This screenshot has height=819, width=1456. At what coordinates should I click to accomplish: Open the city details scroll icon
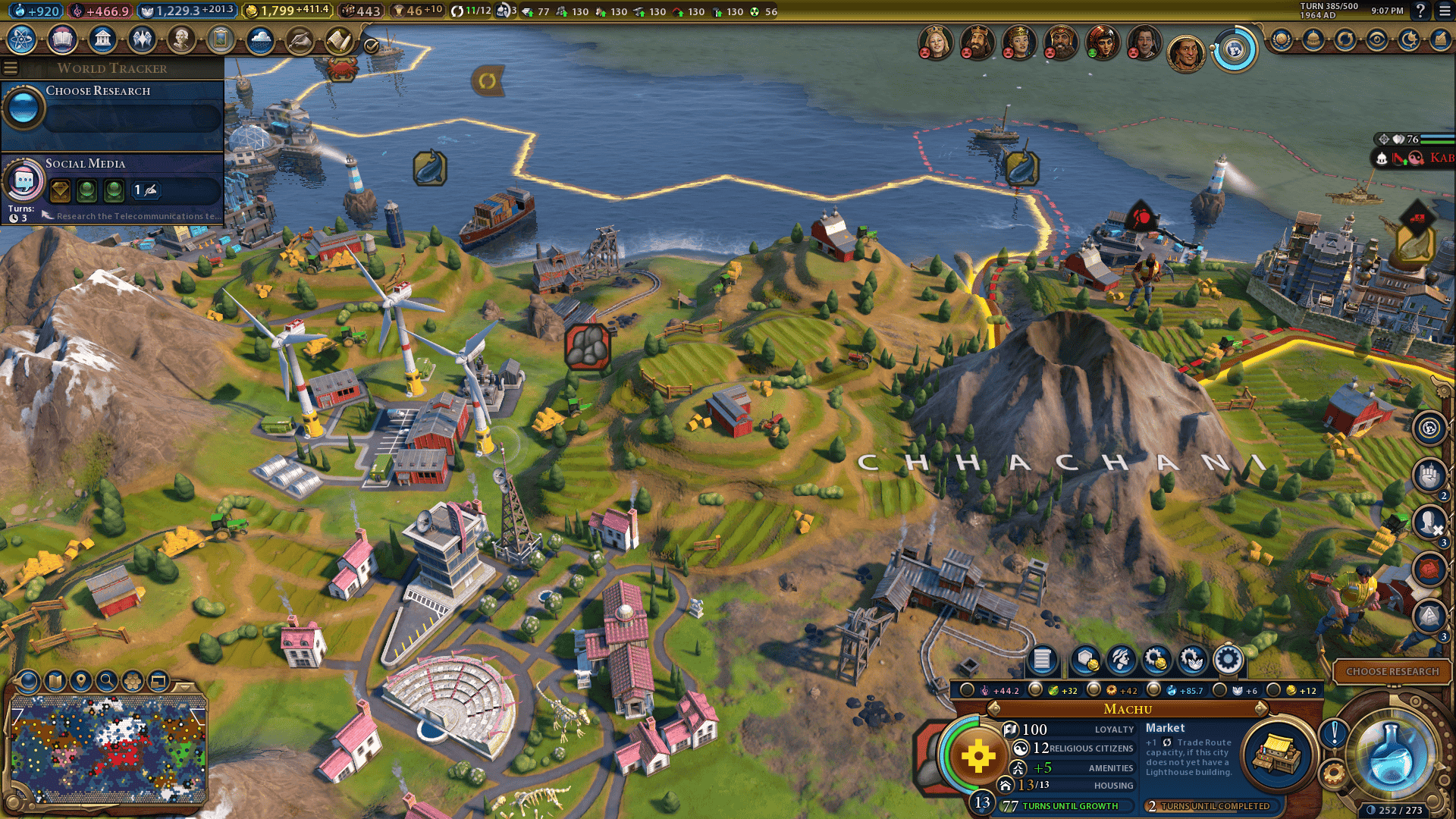(x=1042, y=660)
